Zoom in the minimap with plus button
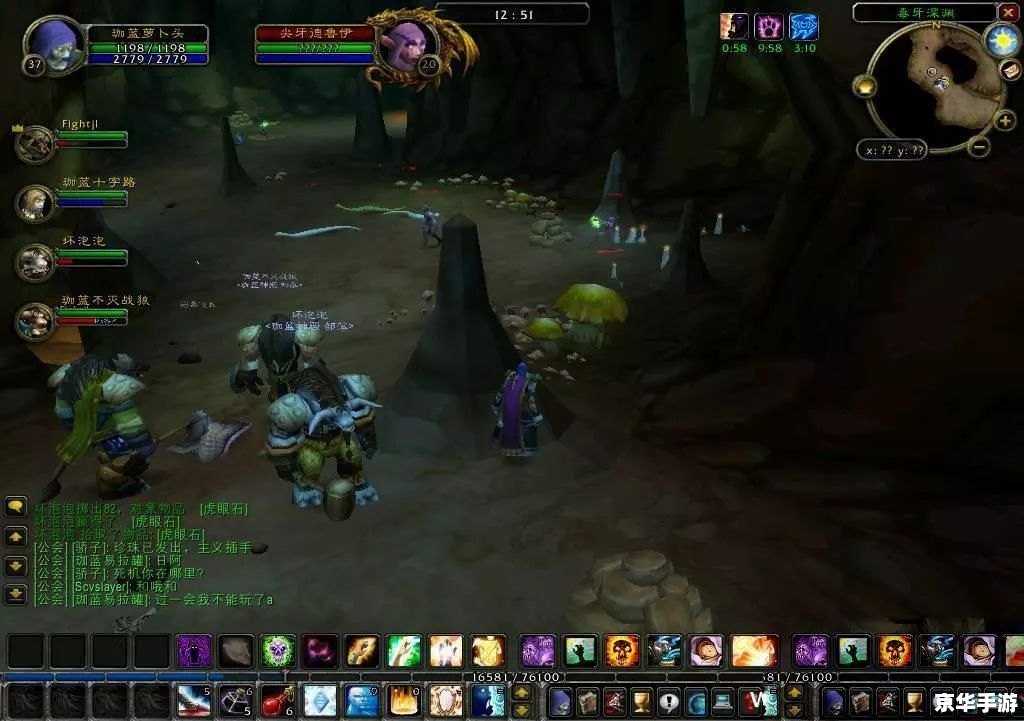 pos(1005,121)
